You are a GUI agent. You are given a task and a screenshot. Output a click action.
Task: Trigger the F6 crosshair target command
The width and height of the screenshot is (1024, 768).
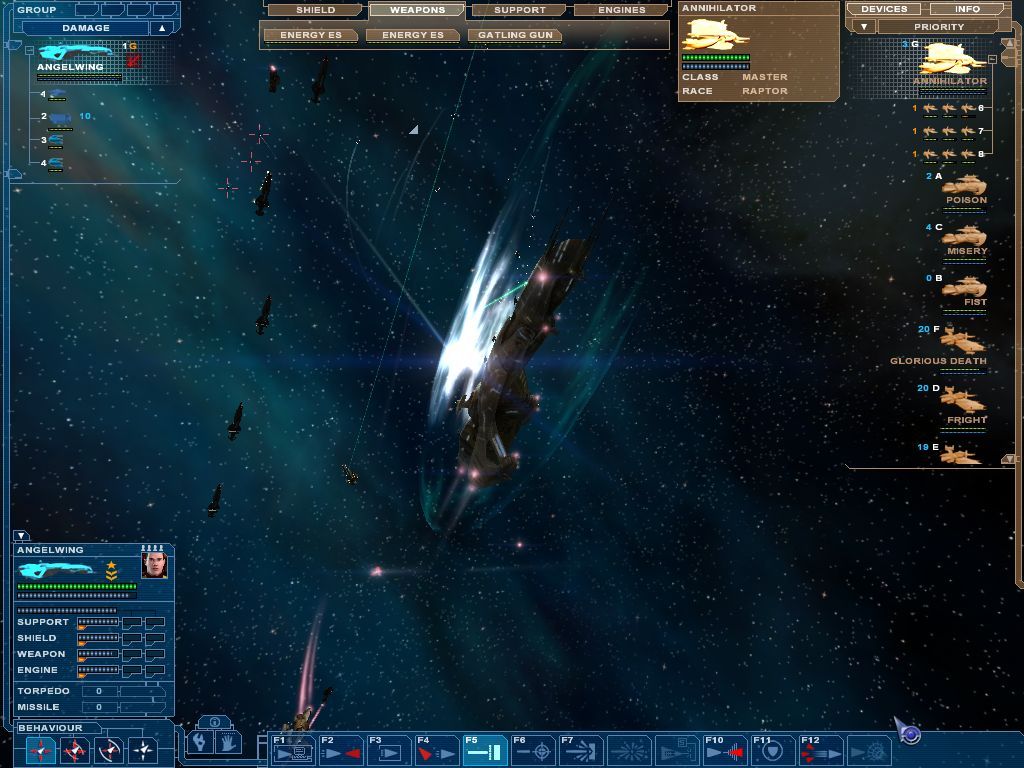[x=532, y=750]
